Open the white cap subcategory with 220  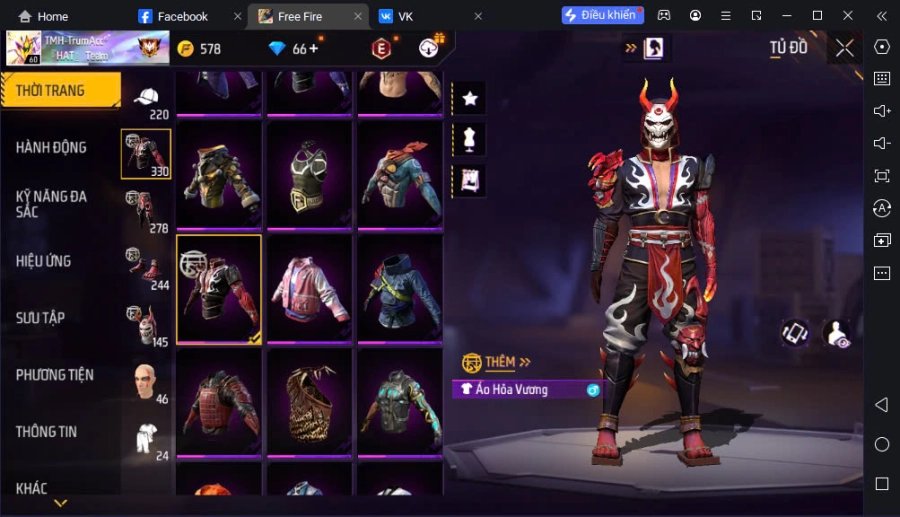147,100
